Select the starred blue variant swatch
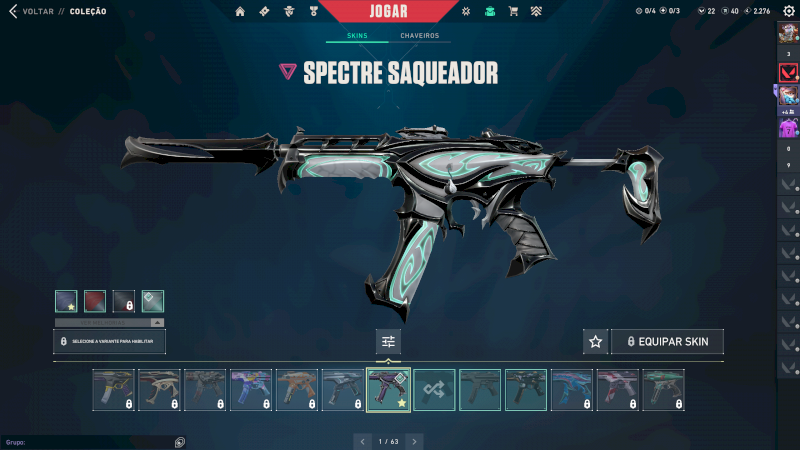 67,301
